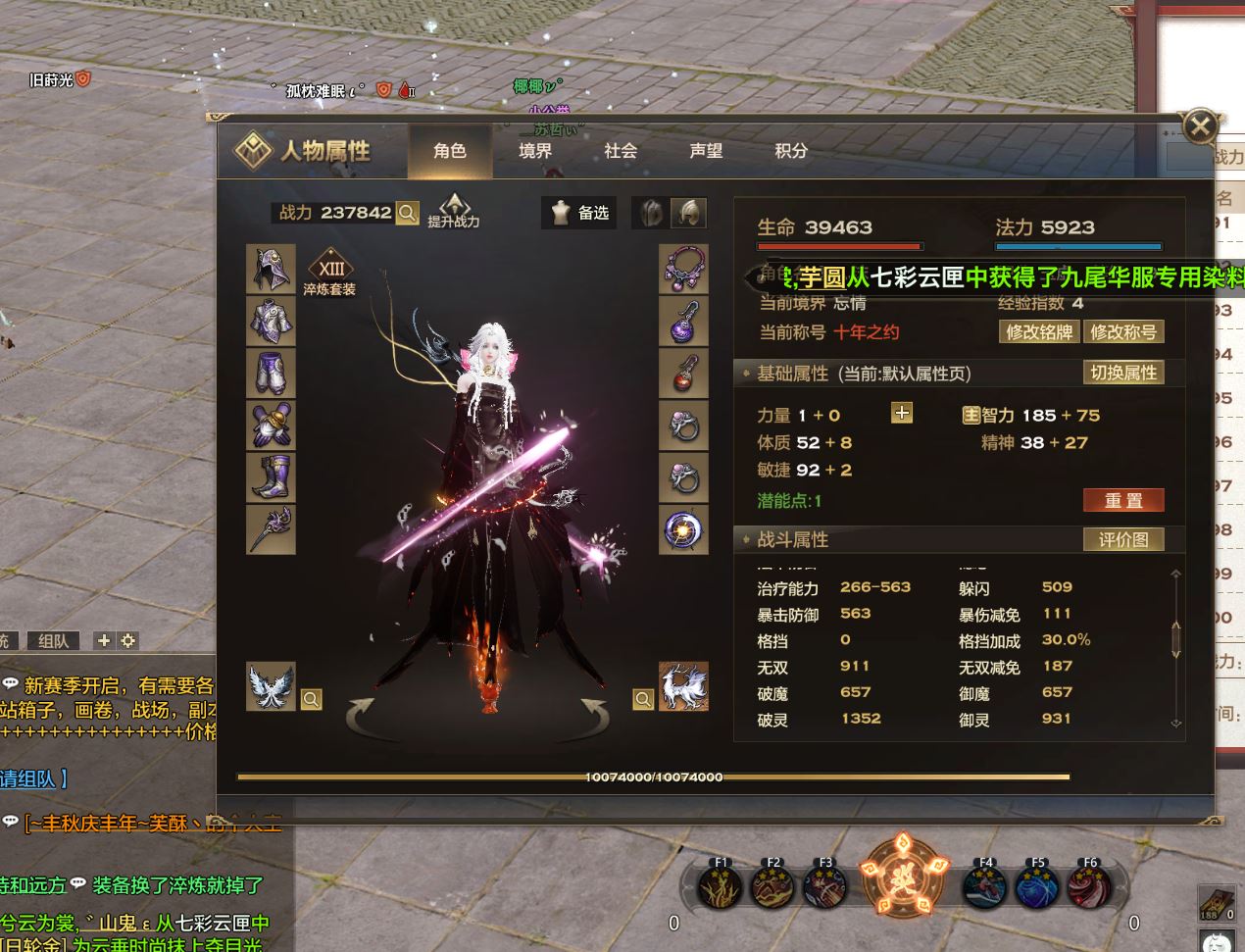Viewport: 1245px width, 952px height.
Task: Inspect the purple boots equipment slot
Action: [271, 477]
